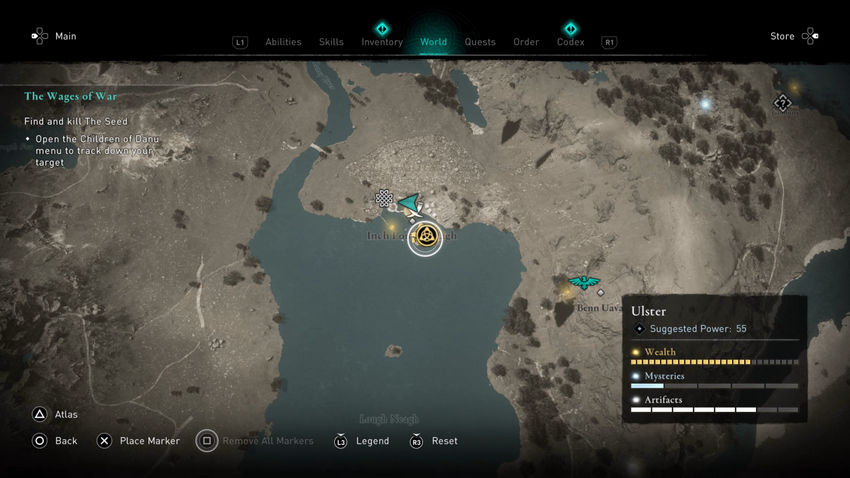The image size is (850, 478).
Task: Switch to the Order tab
Action: [526, 42]
